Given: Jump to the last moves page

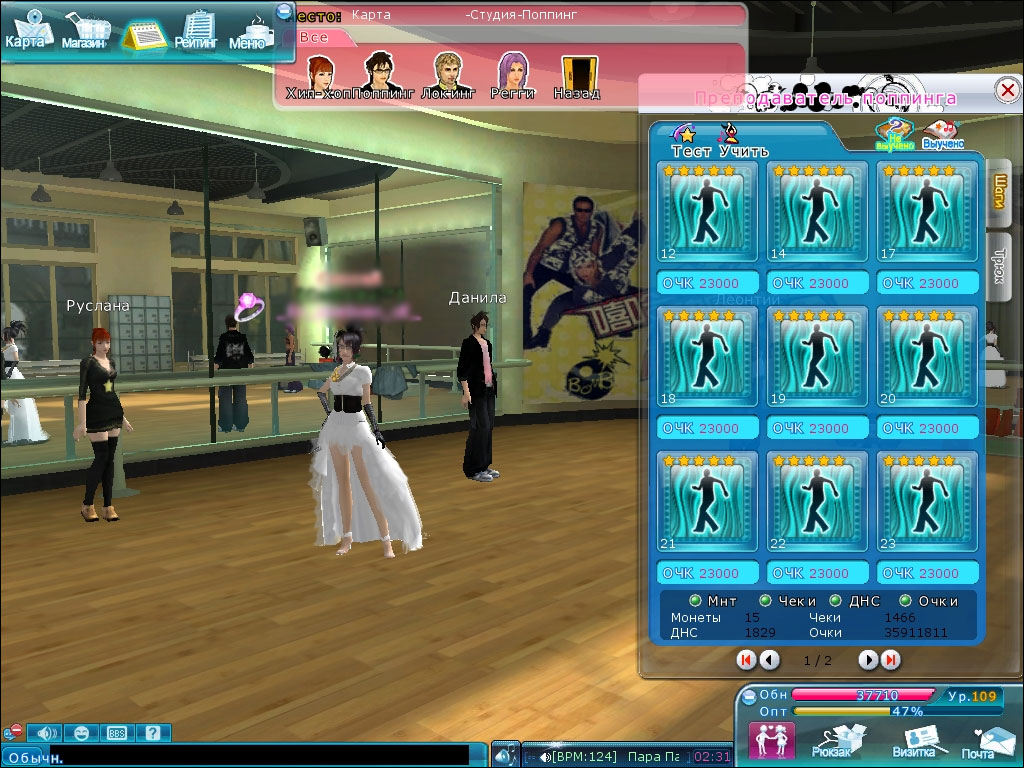Looking at the screenshot, I should (x=890, y=660).
